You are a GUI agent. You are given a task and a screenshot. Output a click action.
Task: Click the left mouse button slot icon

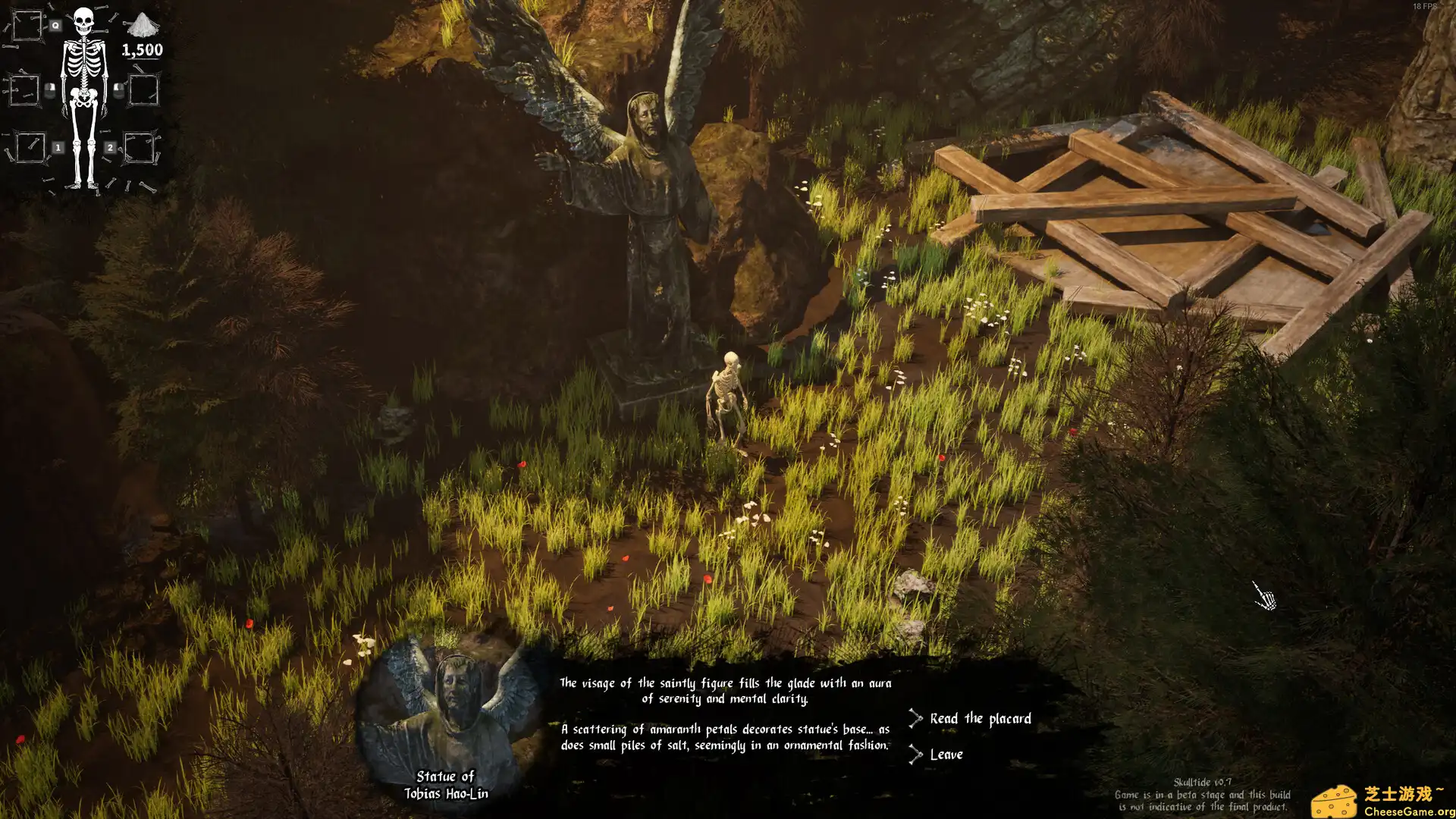tap(50, 91)
